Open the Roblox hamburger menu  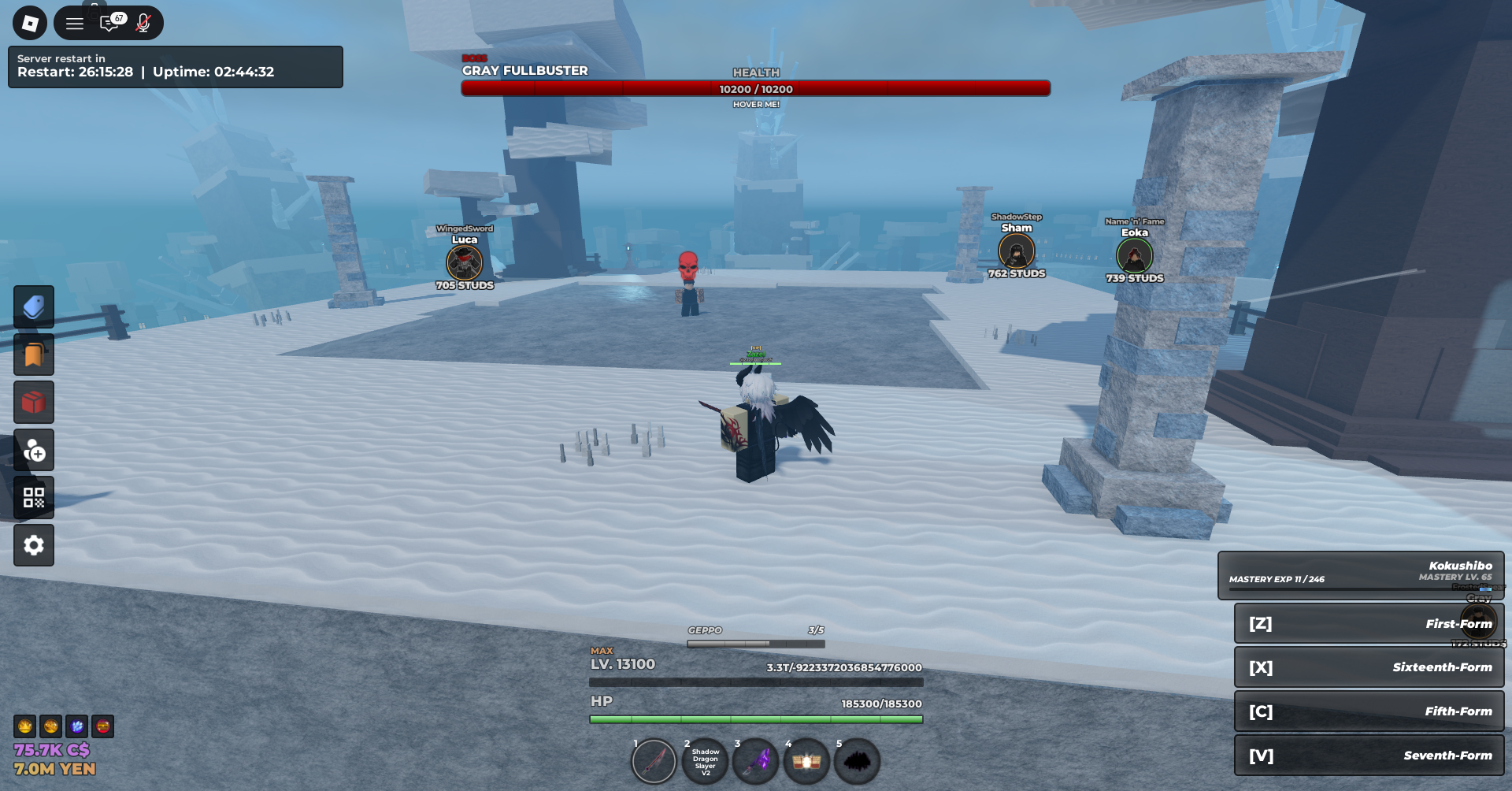(75, 23)
